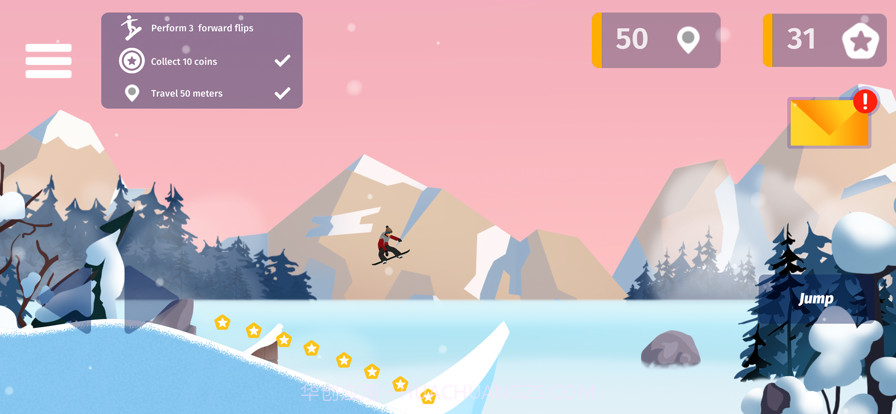
Task: Open the envelope mail notification
Action: (828, 122)
